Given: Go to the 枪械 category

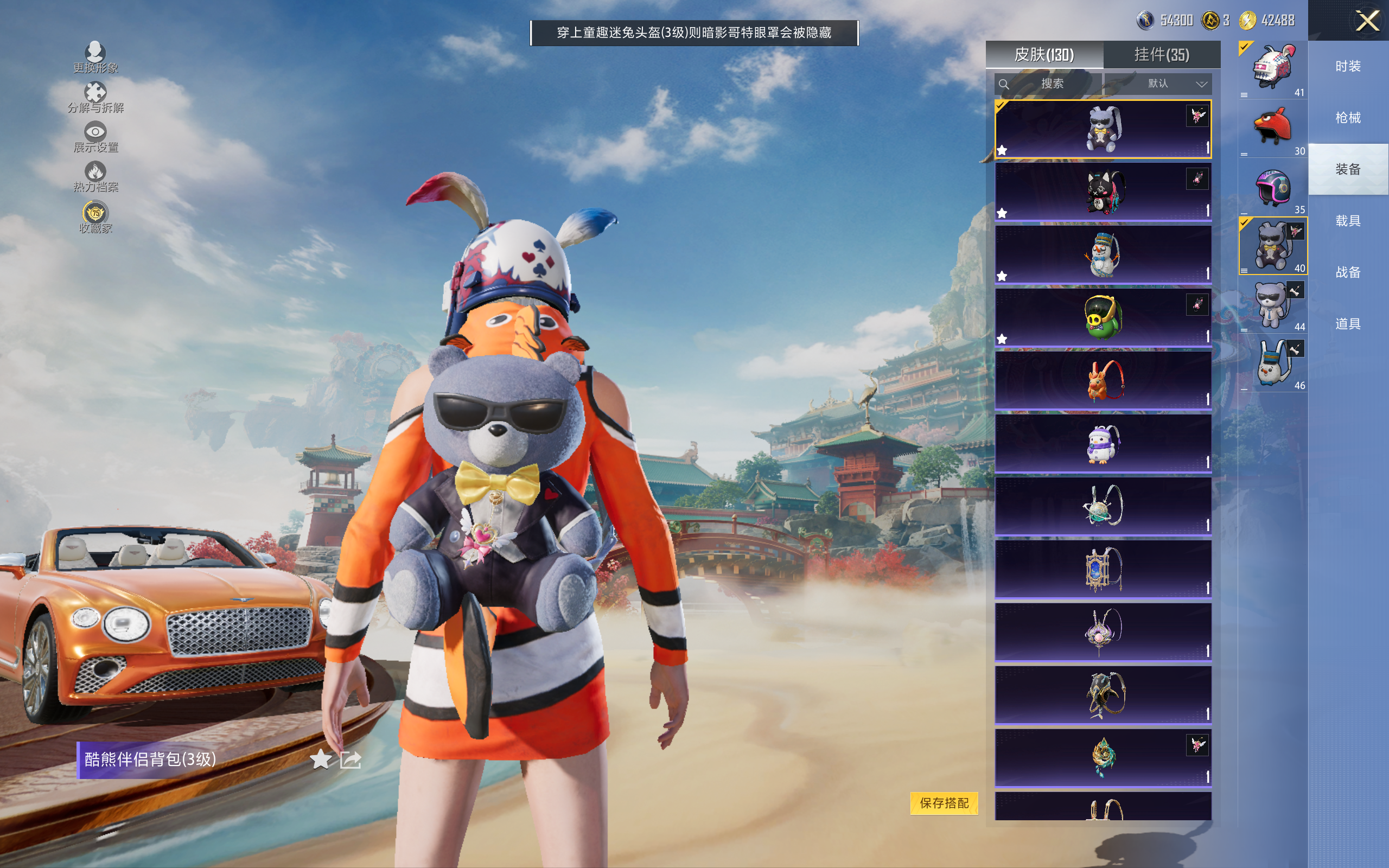Looking at the screenshot, I should (x=1348, y=118).
